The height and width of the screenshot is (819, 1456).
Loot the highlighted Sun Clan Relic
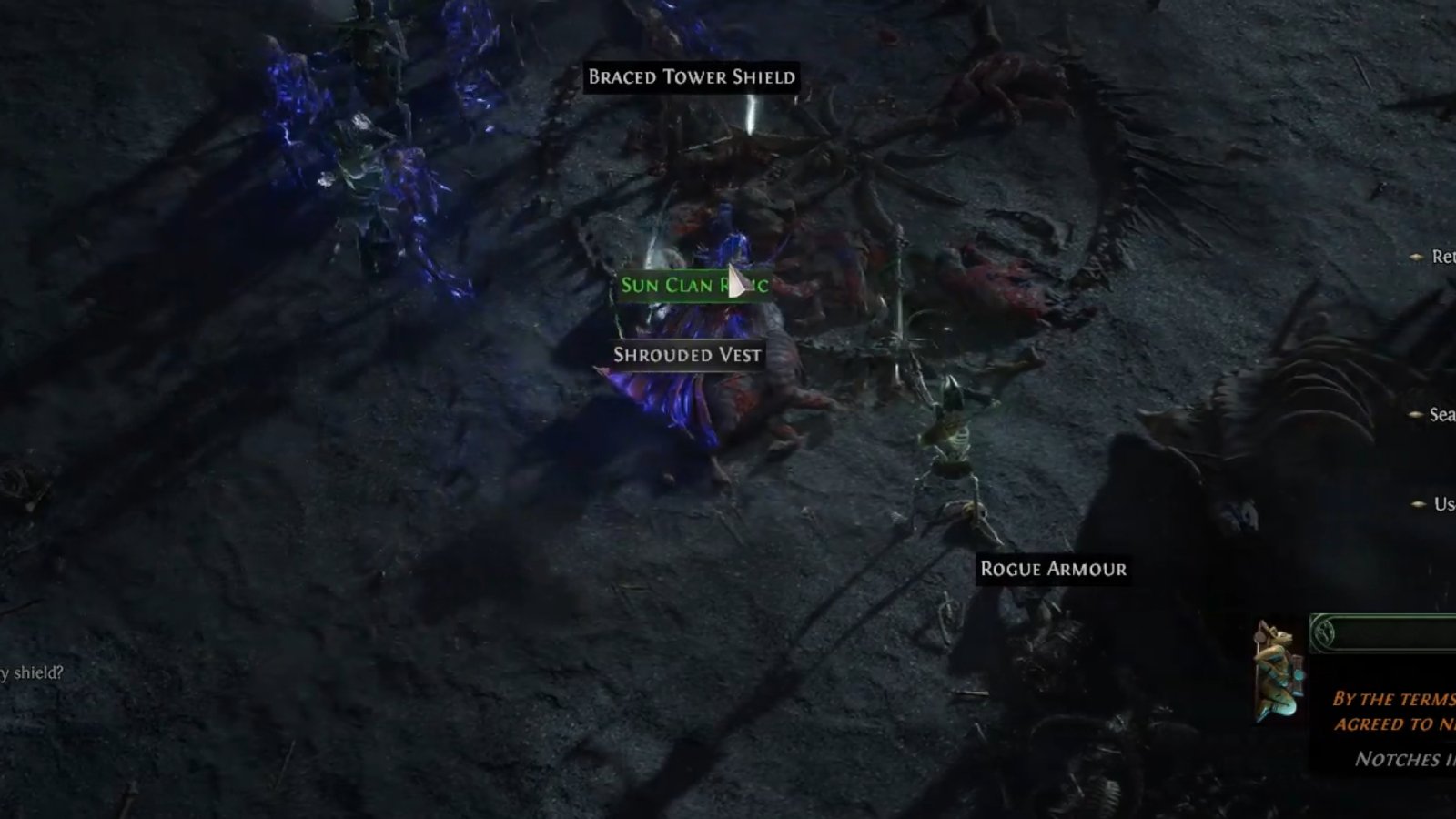click(693, 286)
